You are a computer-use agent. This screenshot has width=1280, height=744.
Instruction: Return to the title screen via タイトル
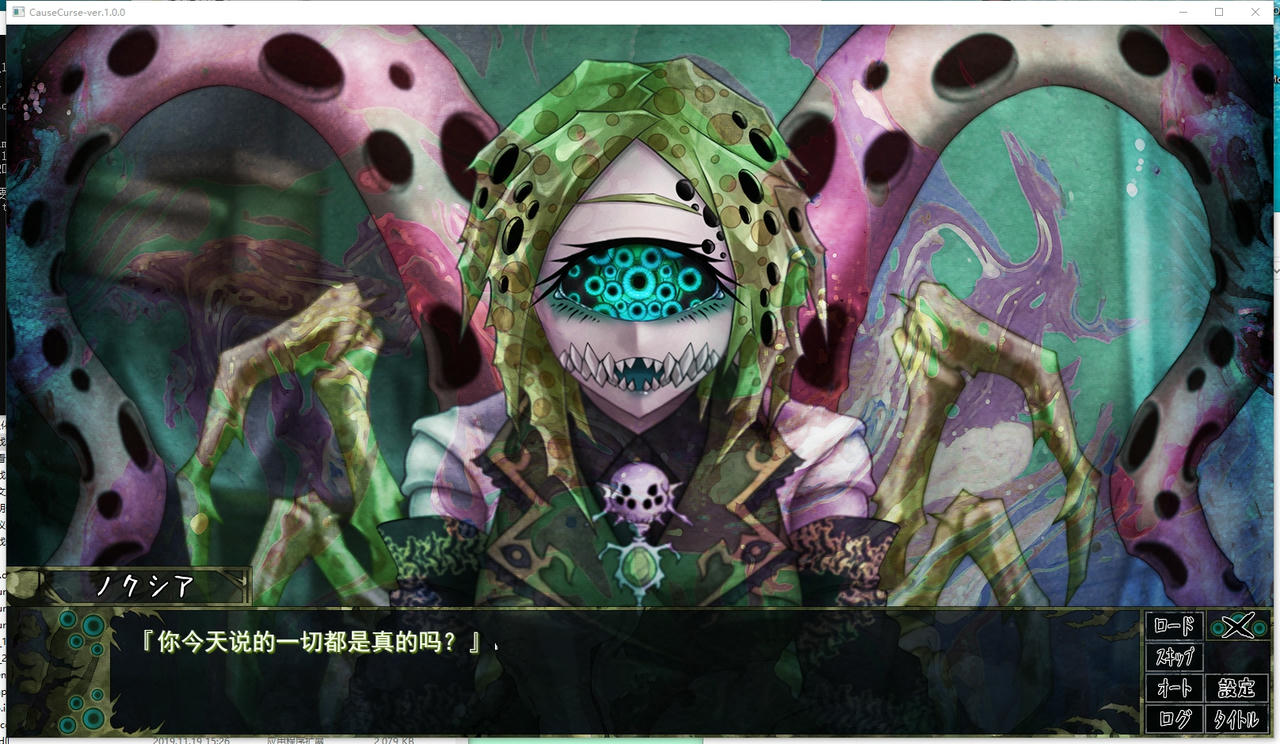1236,718
